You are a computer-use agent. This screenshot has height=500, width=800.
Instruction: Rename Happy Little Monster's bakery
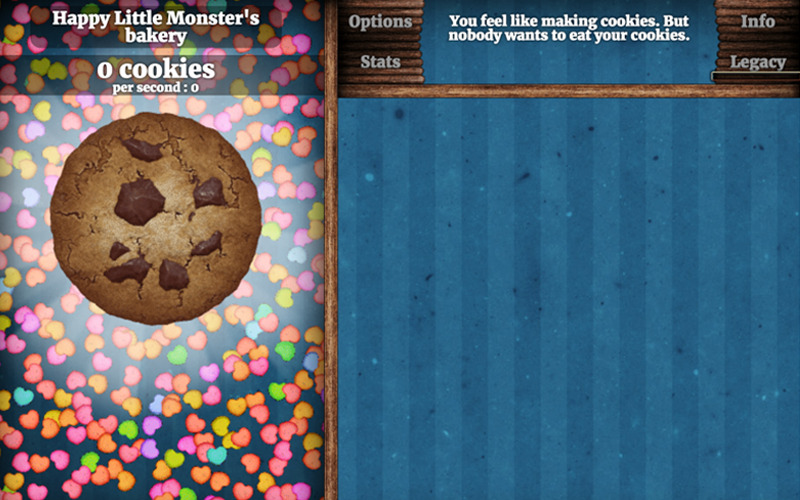tap(155, 27)
